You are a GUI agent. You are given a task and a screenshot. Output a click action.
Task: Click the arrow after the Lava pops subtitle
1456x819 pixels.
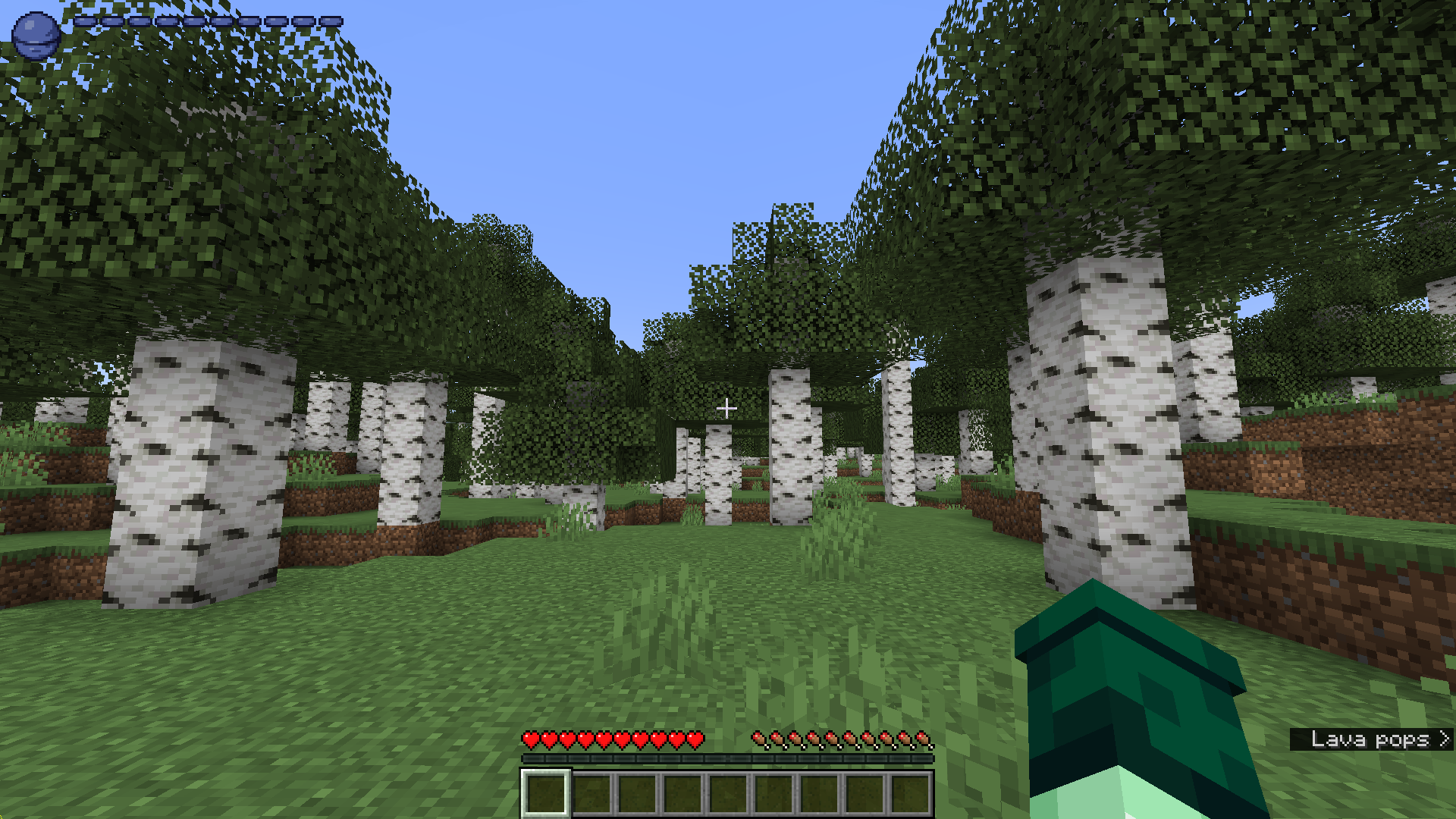tap(1443, 739)
